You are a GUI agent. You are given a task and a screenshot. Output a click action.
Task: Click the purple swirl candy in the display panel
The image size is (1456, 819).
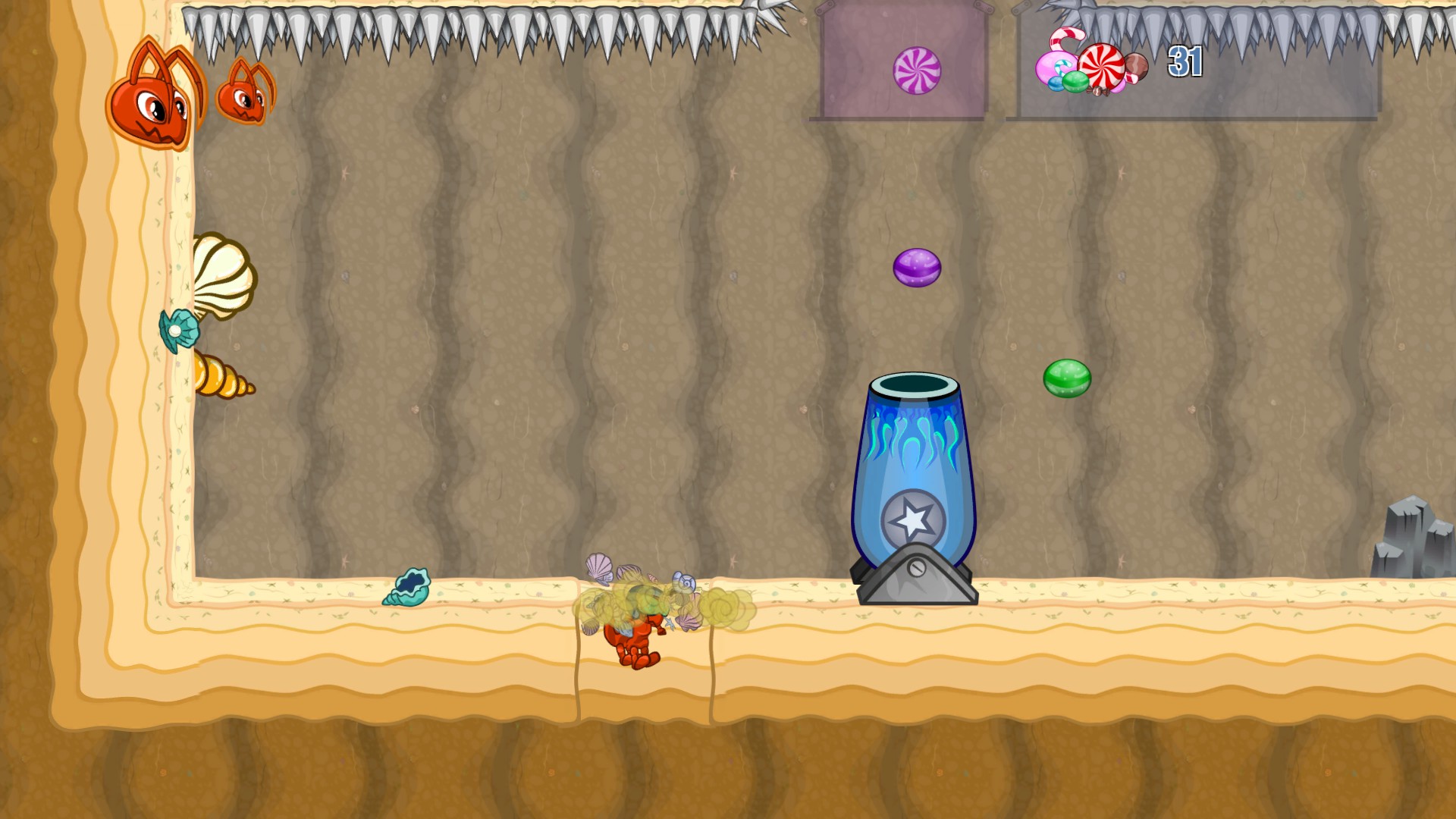[x=918, y=69]
